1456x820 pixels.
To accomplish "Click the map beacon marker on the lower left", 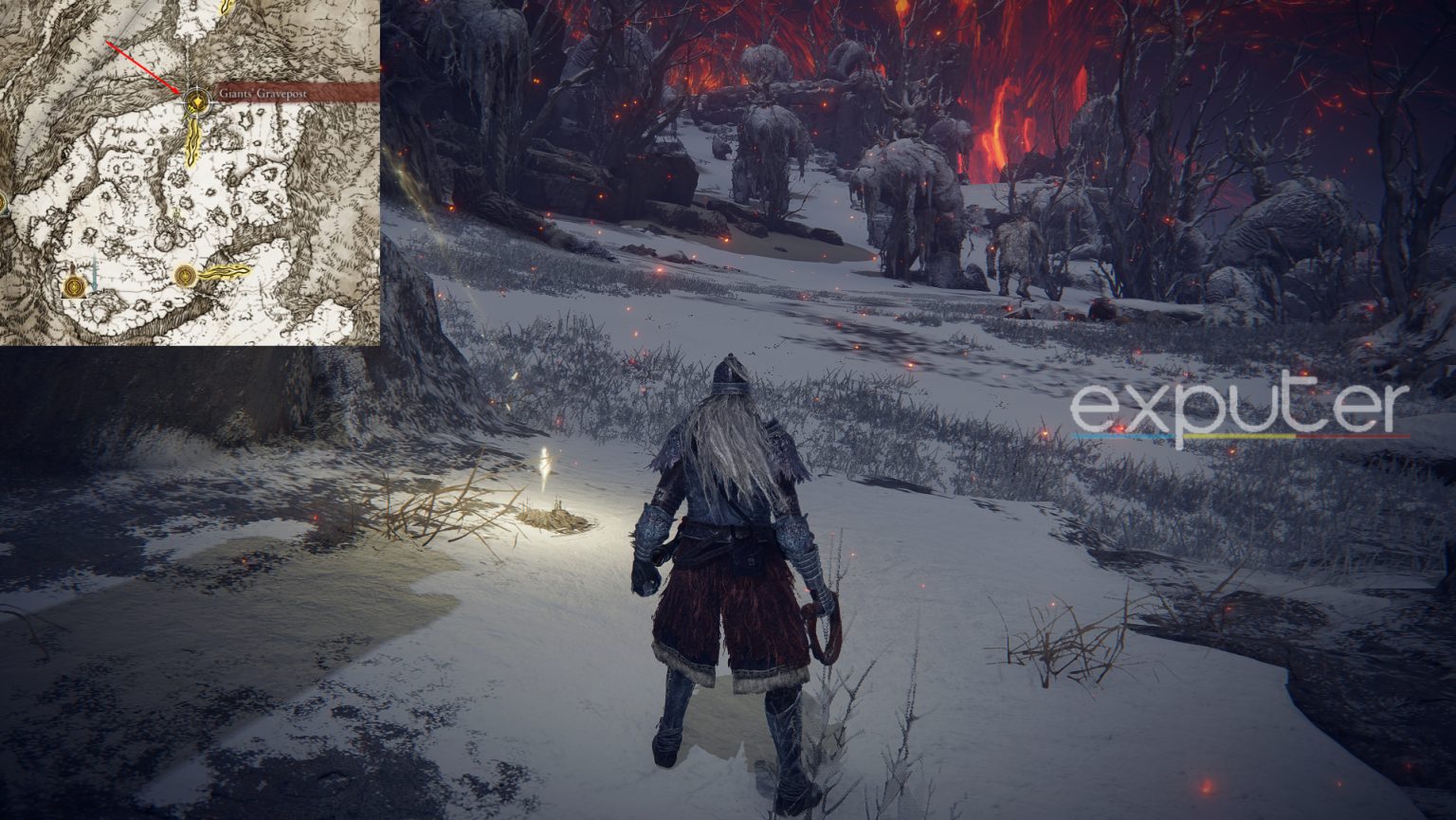I will (x=74, y=287).
